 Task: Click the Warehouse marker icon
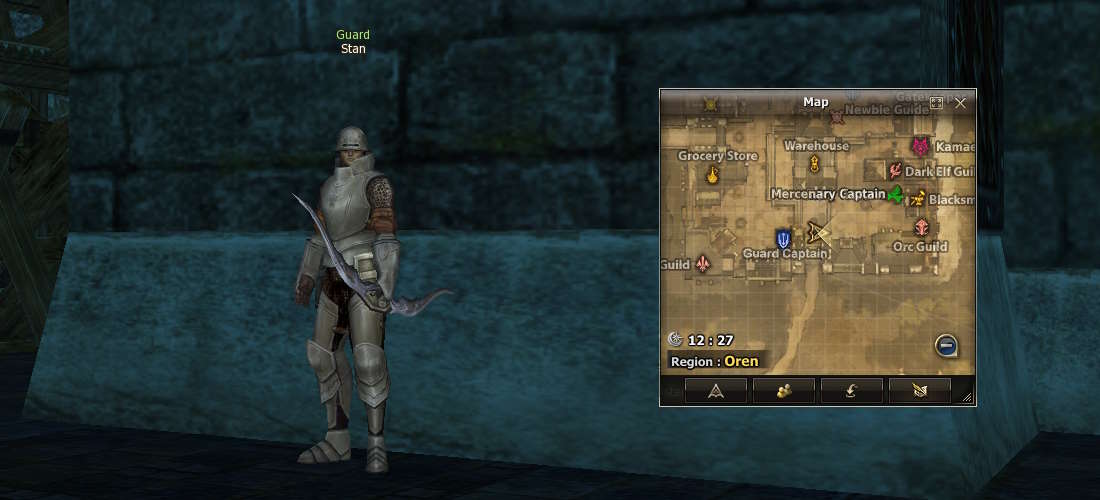point(816,163)
